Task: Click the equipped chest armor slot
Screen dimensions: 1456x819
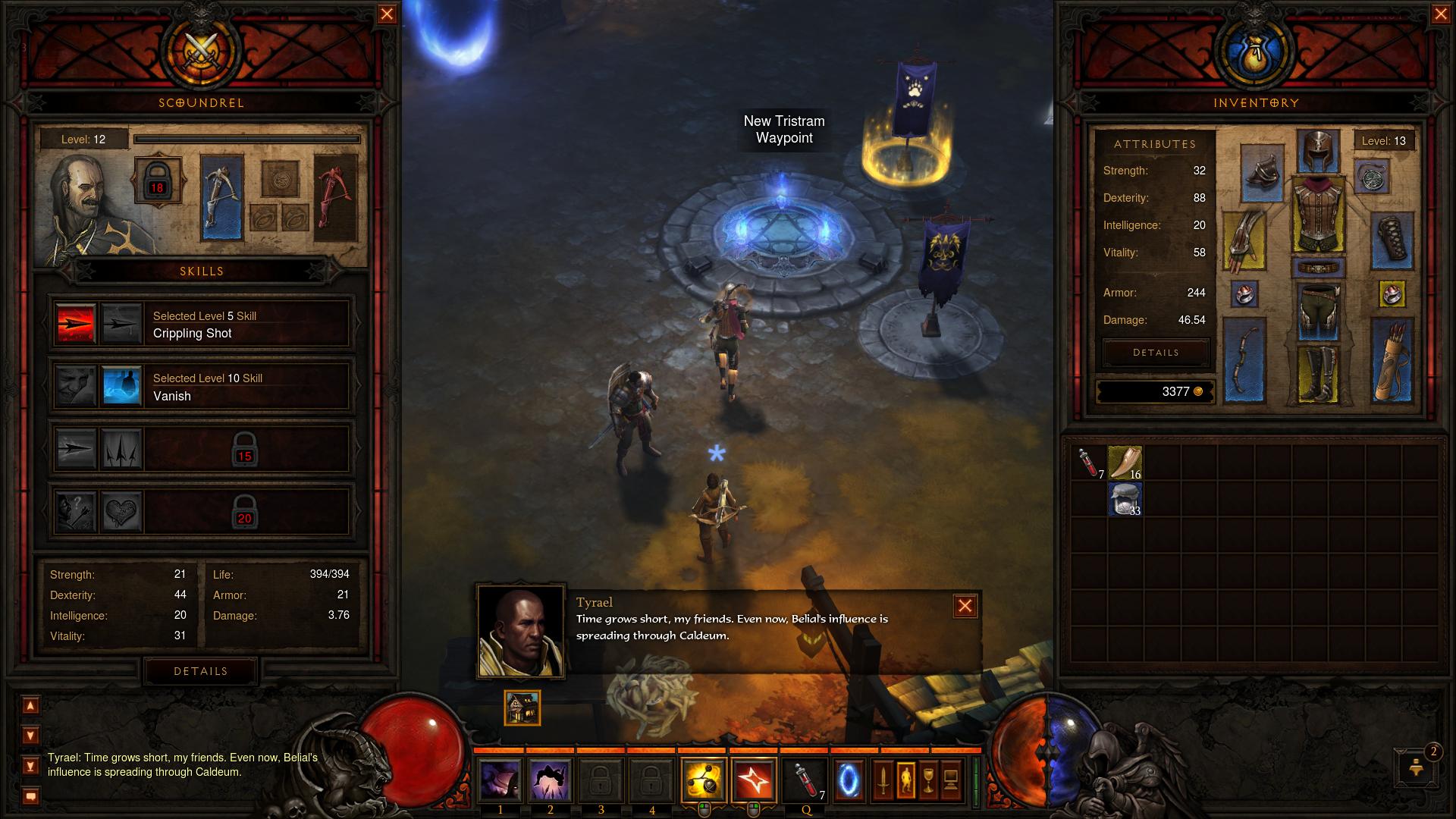Action: [1318, 215]
